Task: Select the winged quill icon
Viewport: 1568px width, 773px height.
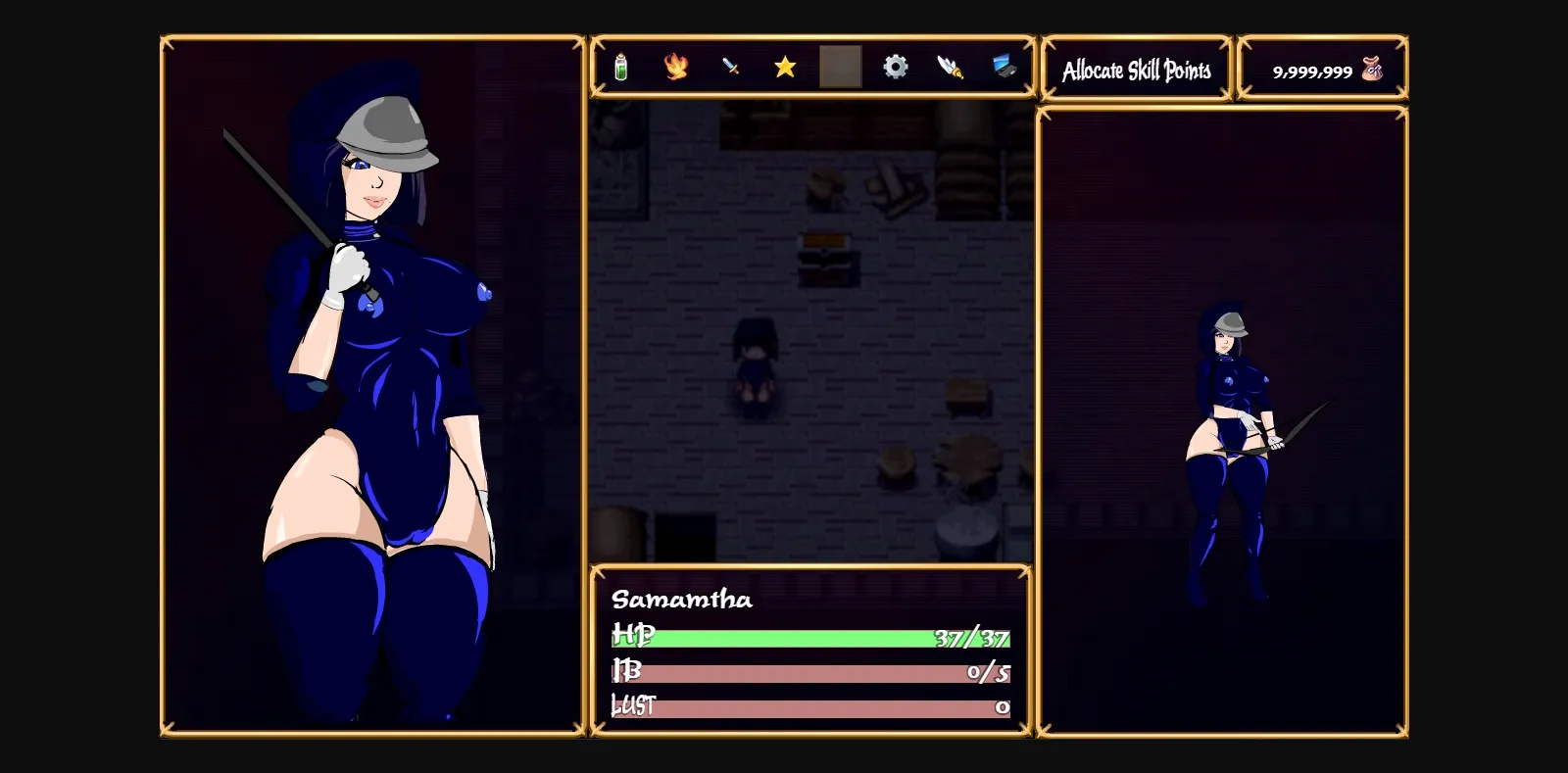Action: tap(949, 67)
